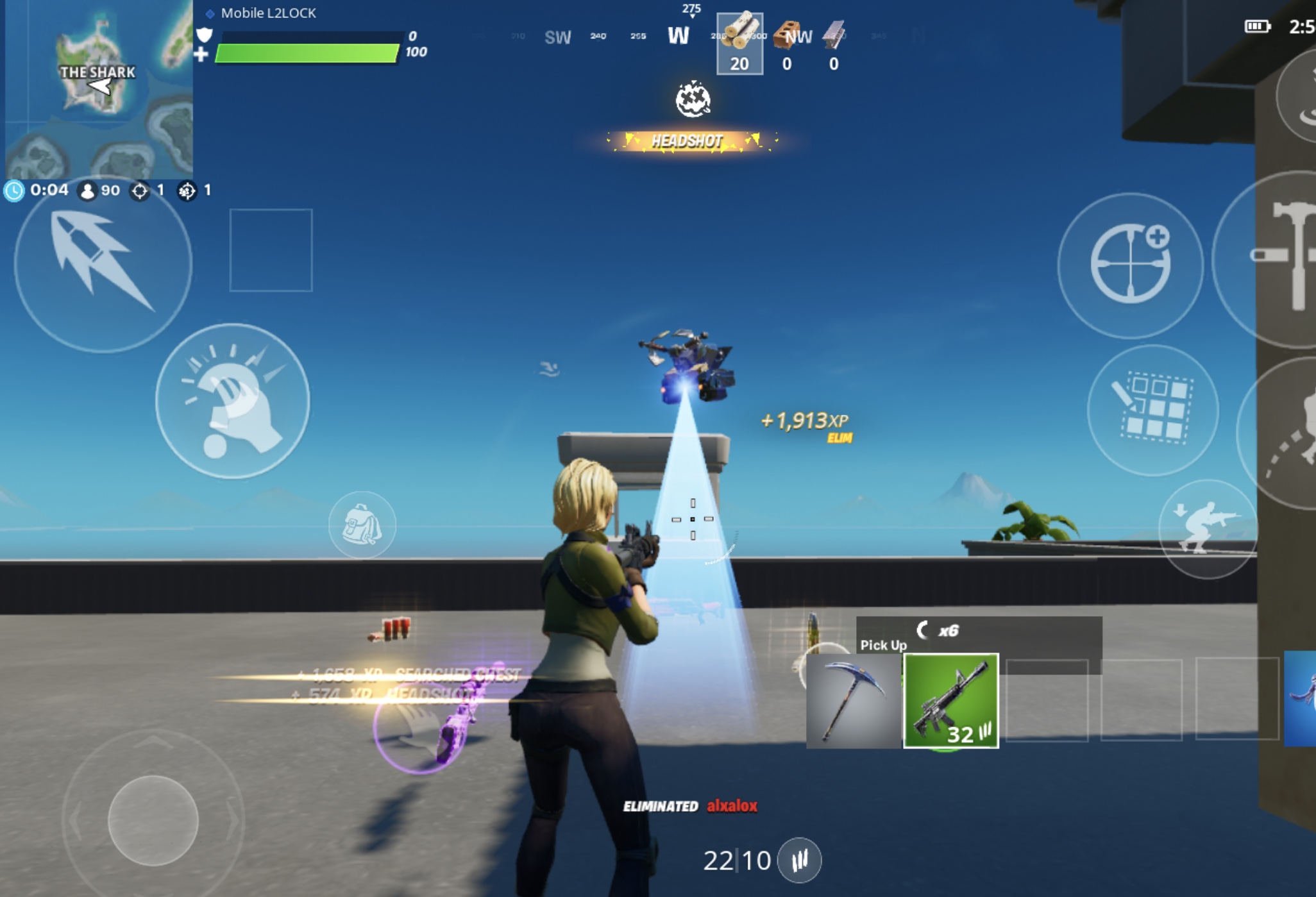Select wood building material

click(x=739, y=44)
